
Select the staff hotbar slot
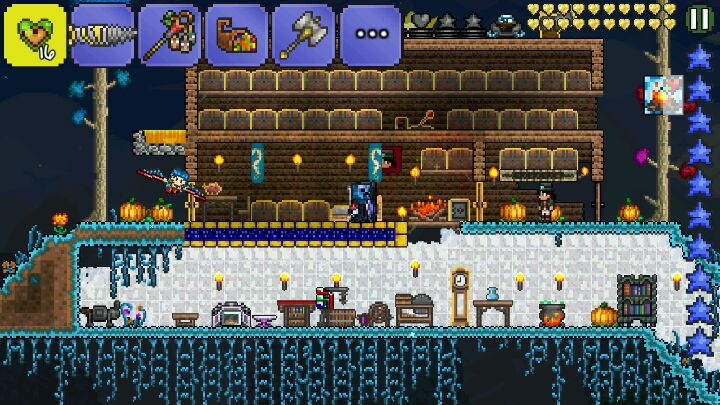[x=168, y=34]
